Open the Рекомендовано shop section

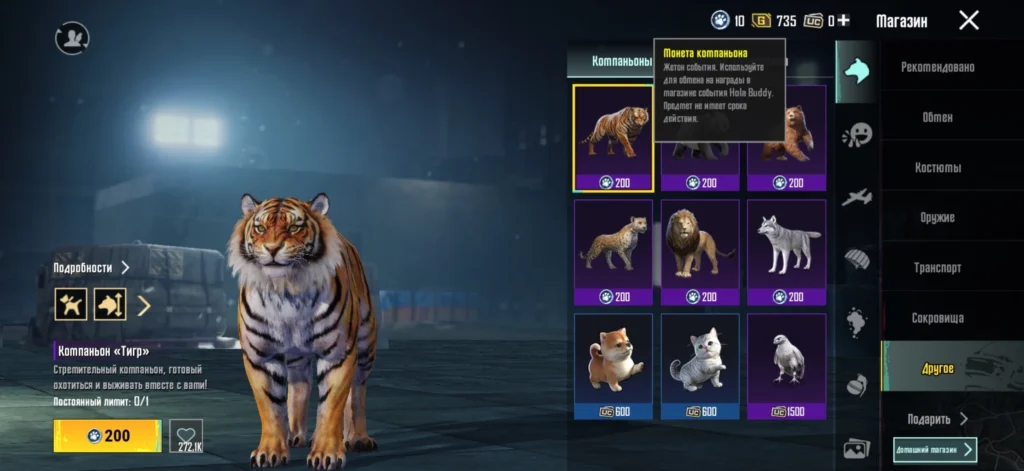click(x=937, y=67)
